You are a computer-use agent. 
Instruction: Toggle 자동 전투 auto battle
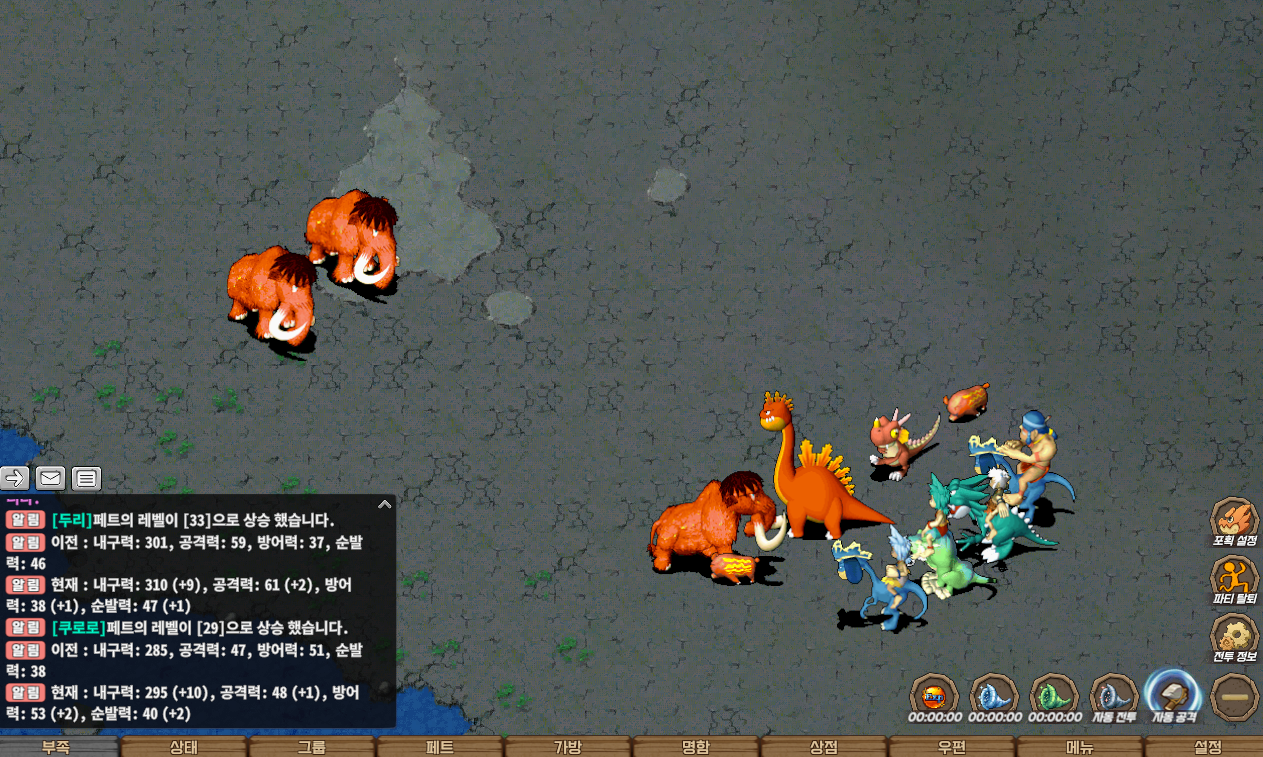(x=1114, y=694)
